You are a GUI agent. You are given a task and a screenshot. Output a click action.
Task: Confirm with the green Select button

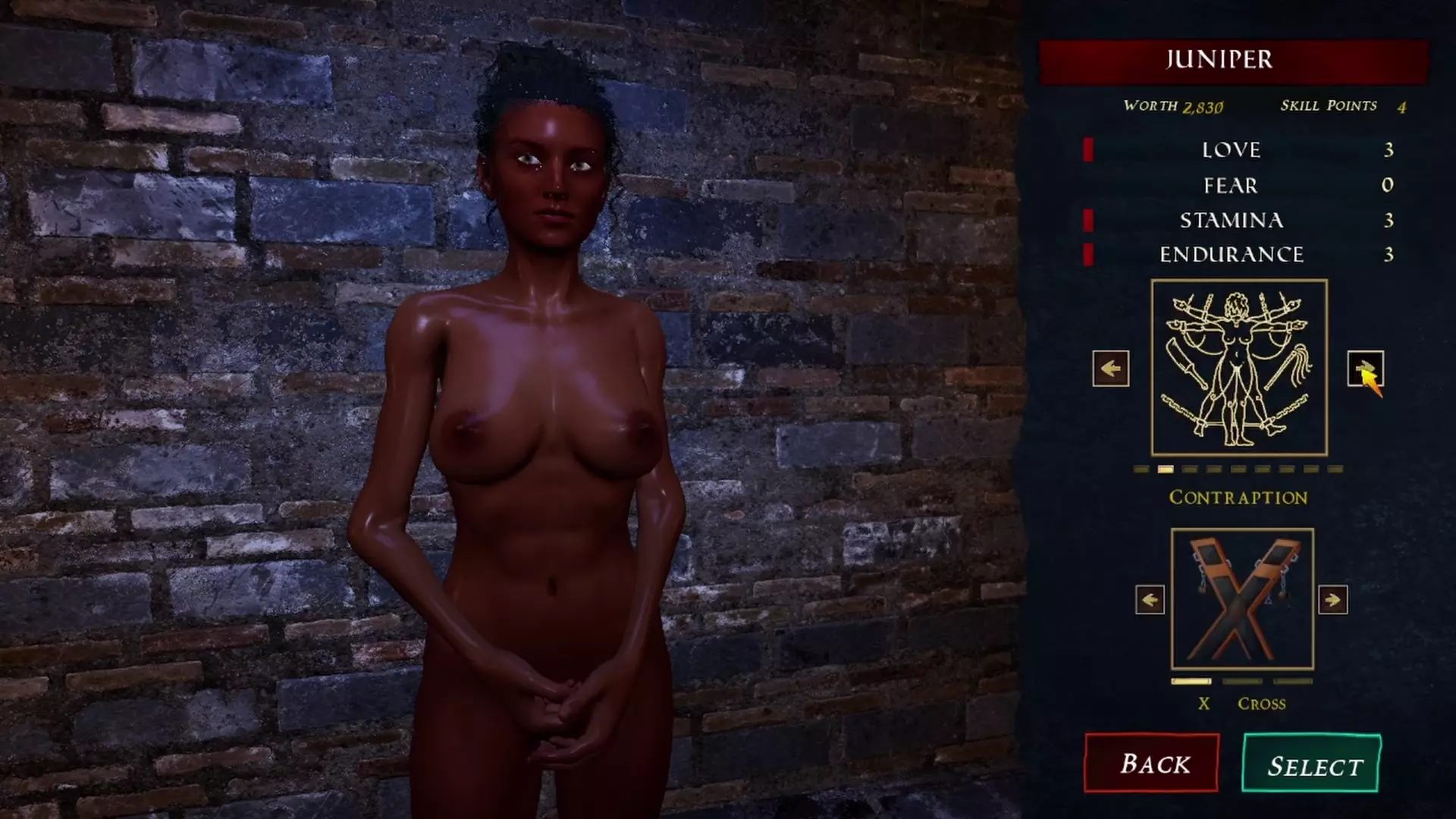(1311, 764)
